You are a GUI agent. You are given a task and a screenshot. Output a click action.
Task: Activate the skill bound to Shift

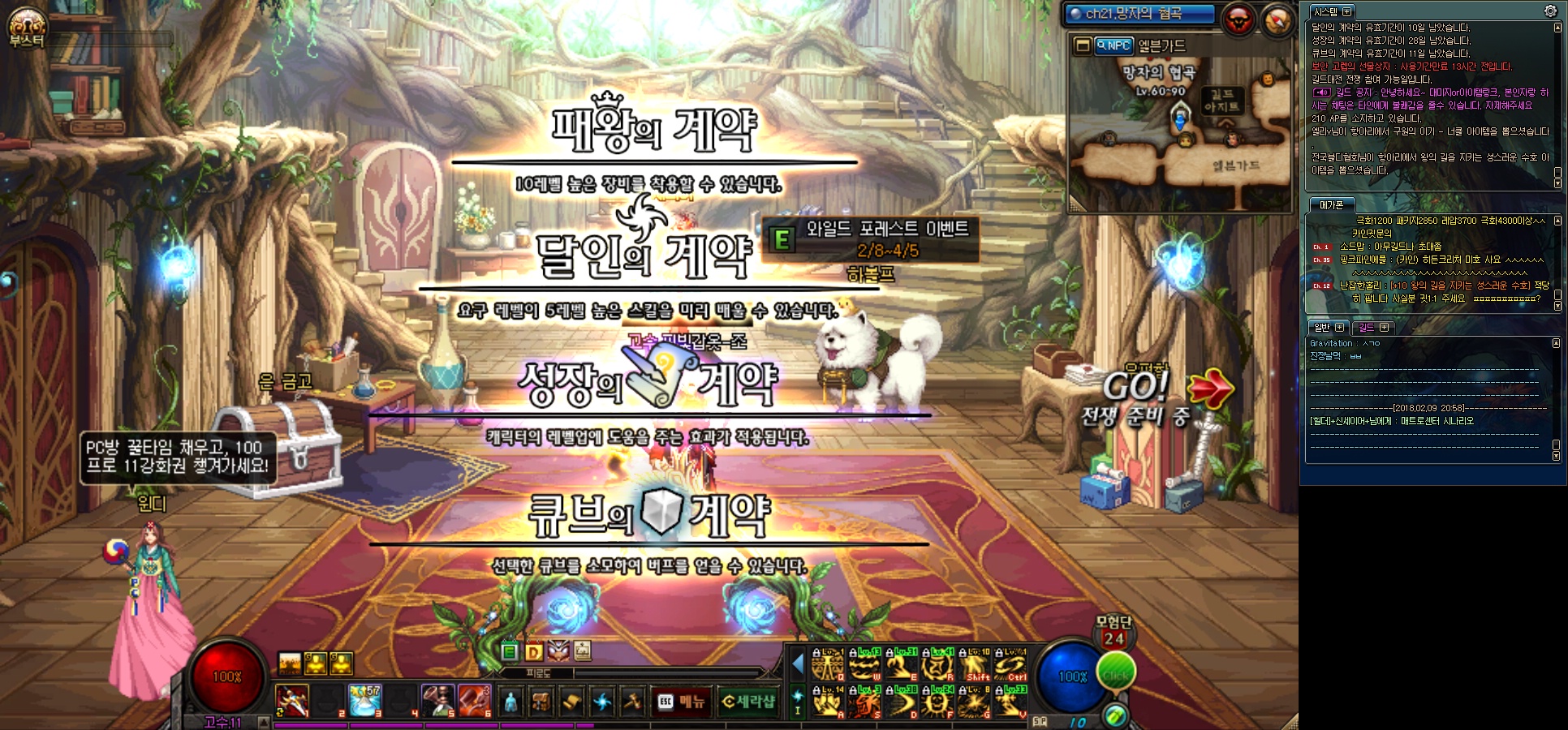[975, 667]
